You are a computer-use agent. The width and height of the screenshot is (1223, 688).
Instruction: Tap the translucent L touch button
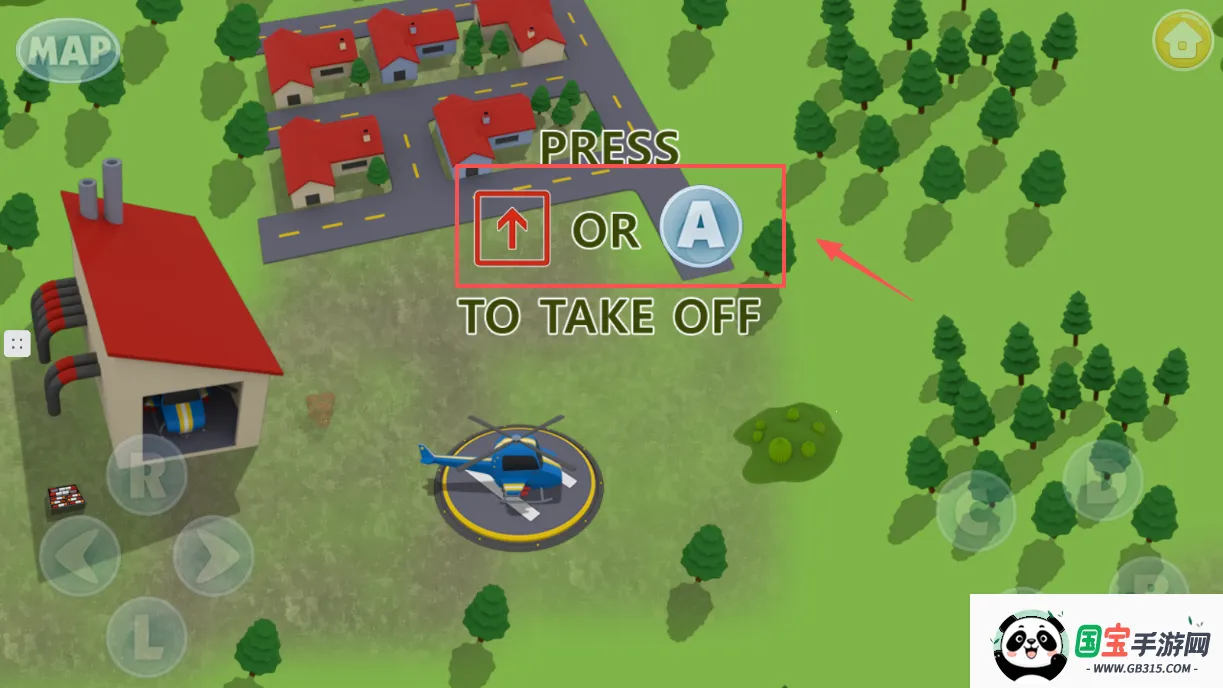(x=146, y=635)
